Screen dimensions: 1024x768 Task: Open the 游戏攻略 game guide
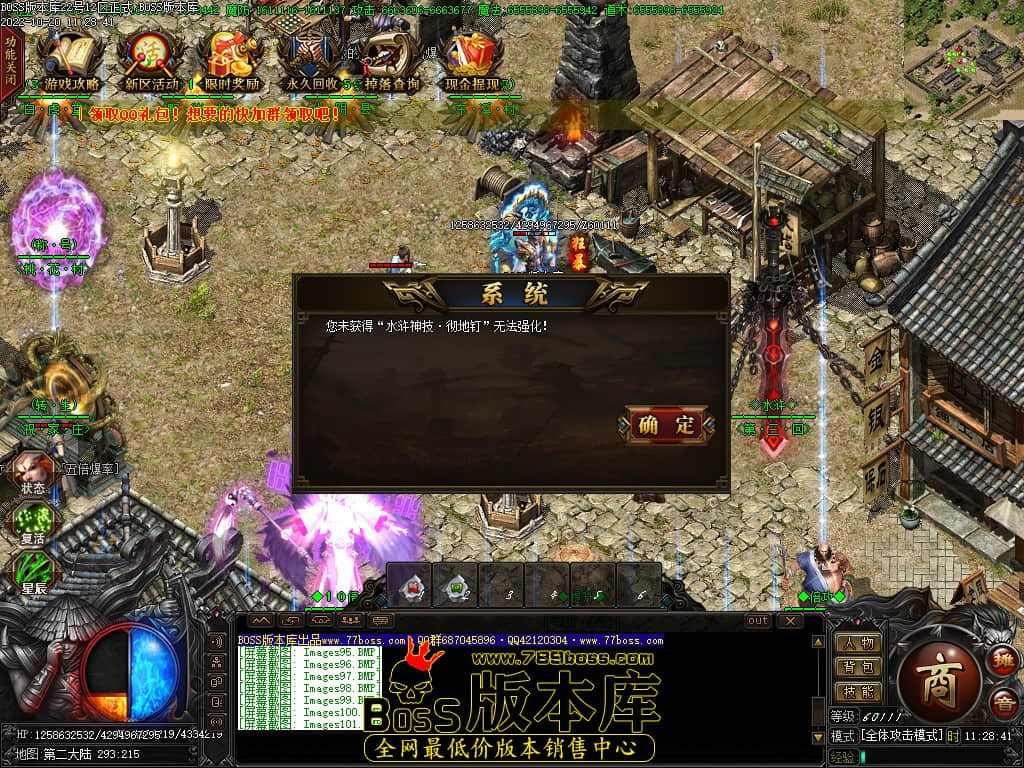(72, 62)
